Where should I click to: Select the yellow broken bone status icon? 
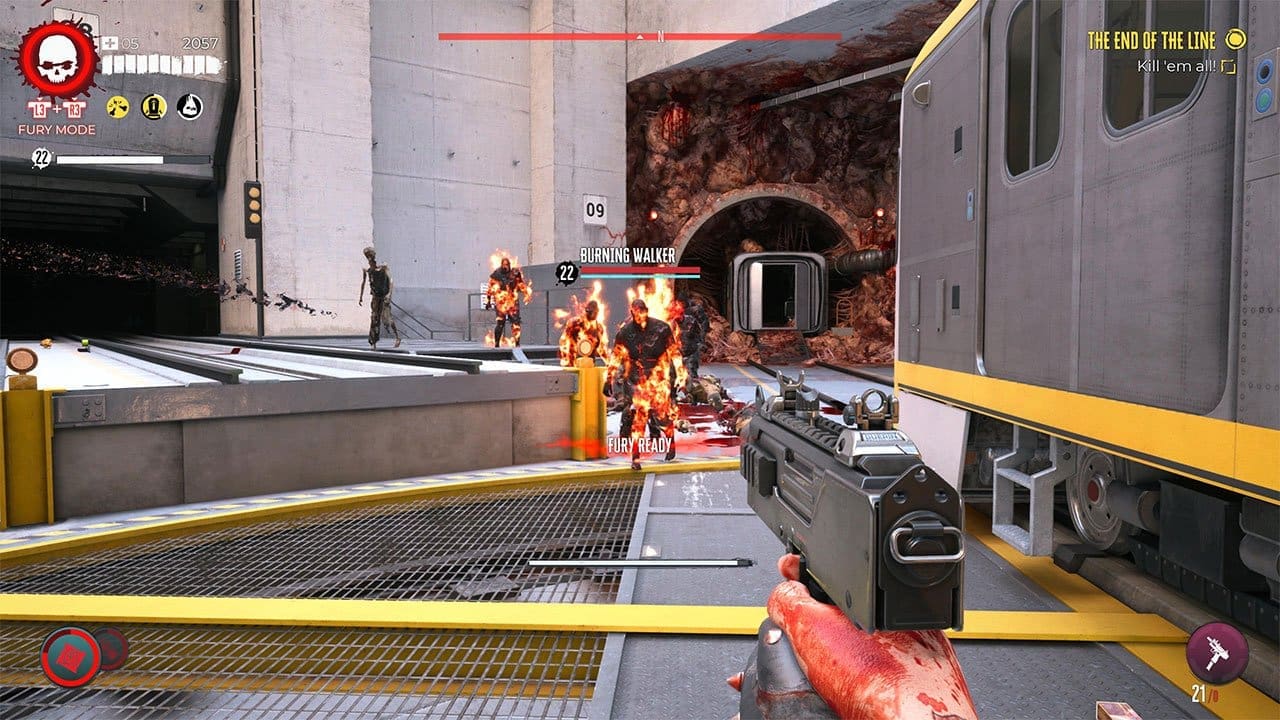point(118,106)
